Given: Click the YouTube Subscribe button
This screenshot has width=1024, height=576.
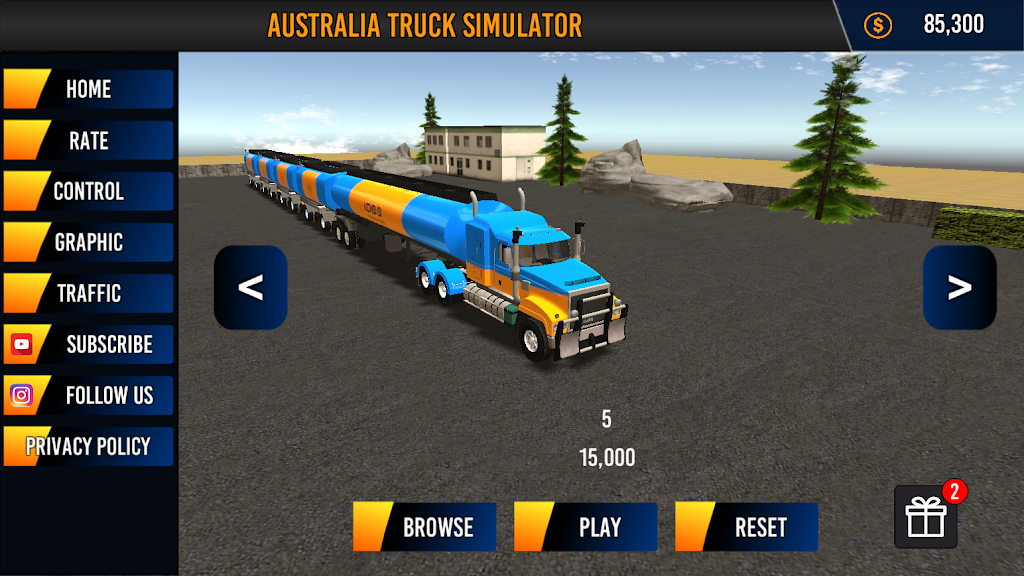Looking at the screenshot, I should [x=88, y=344].
